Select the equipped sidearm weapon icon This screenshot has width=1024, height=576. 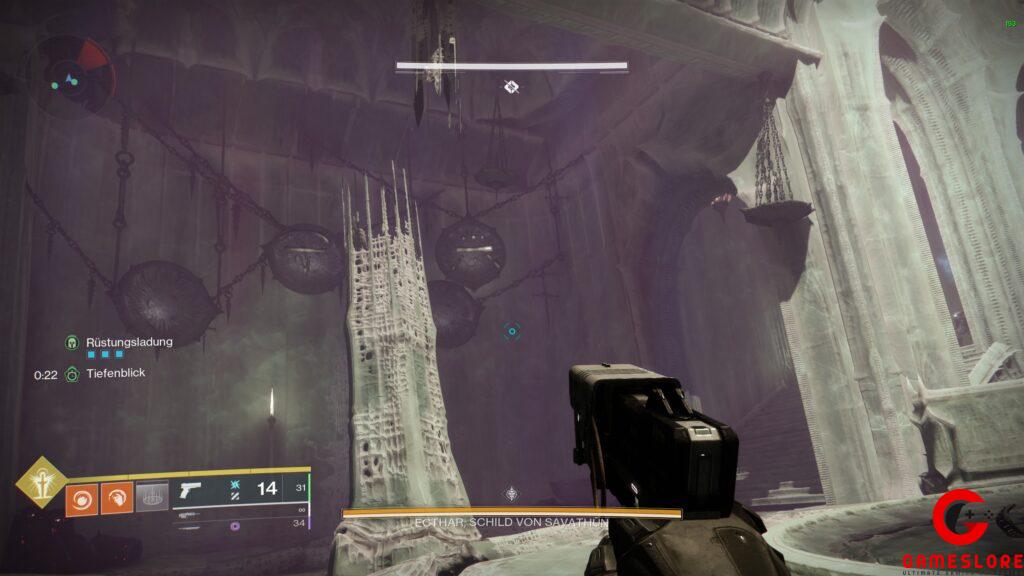pyautogui.click(x=189, y=491)
